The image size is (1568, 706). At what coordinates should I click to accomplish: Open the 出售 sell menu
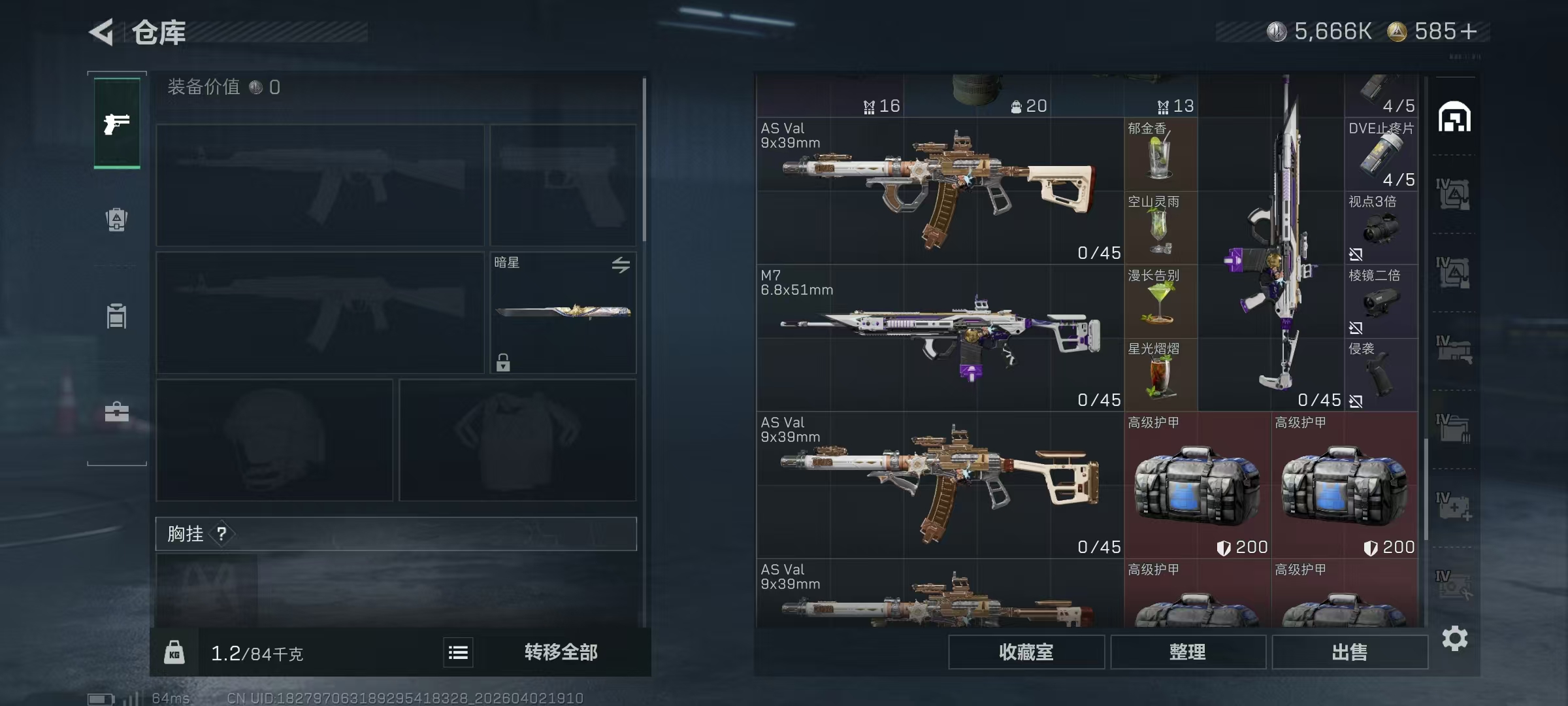(1349, 652)
